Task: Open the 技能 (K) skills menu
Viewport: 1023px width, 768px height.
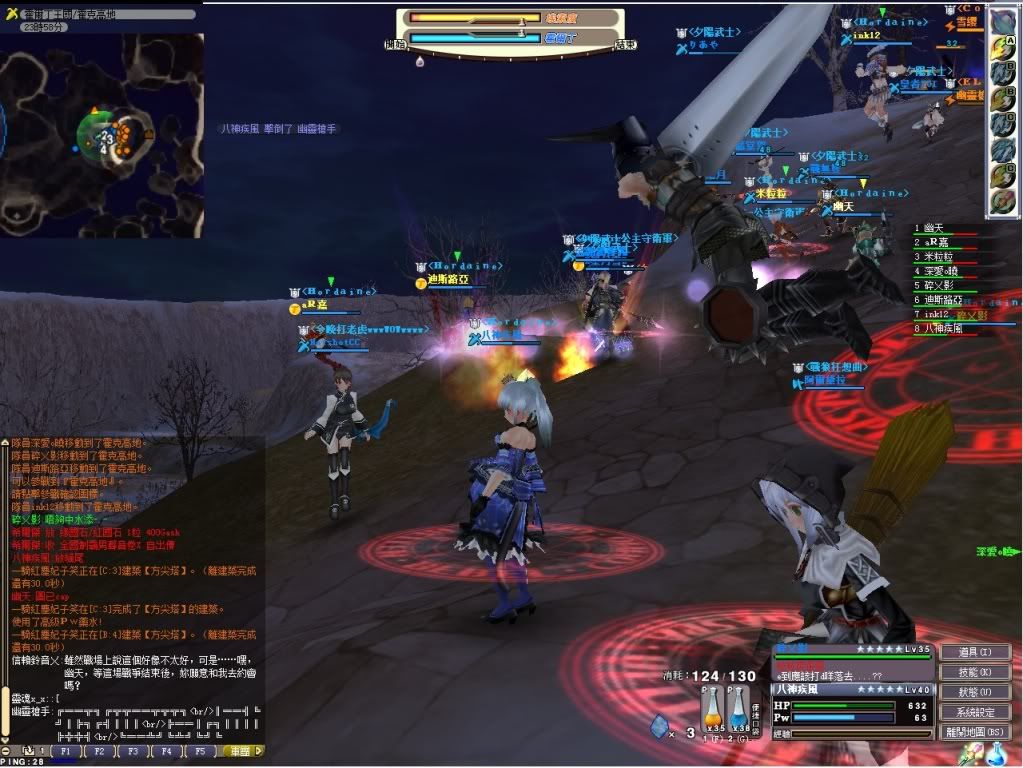Action: tap(975, 672)
